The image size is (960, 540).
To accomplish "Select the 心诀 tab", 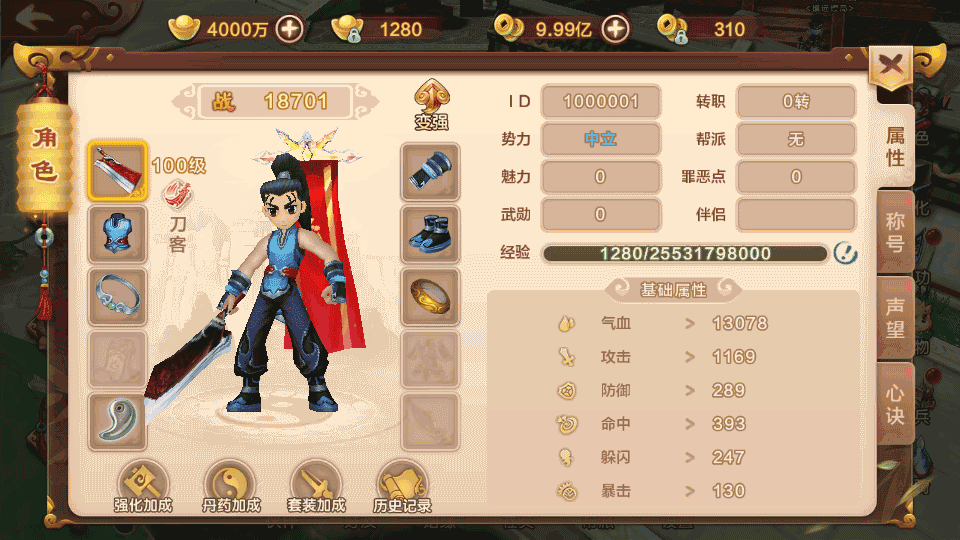I will [895, 402].
